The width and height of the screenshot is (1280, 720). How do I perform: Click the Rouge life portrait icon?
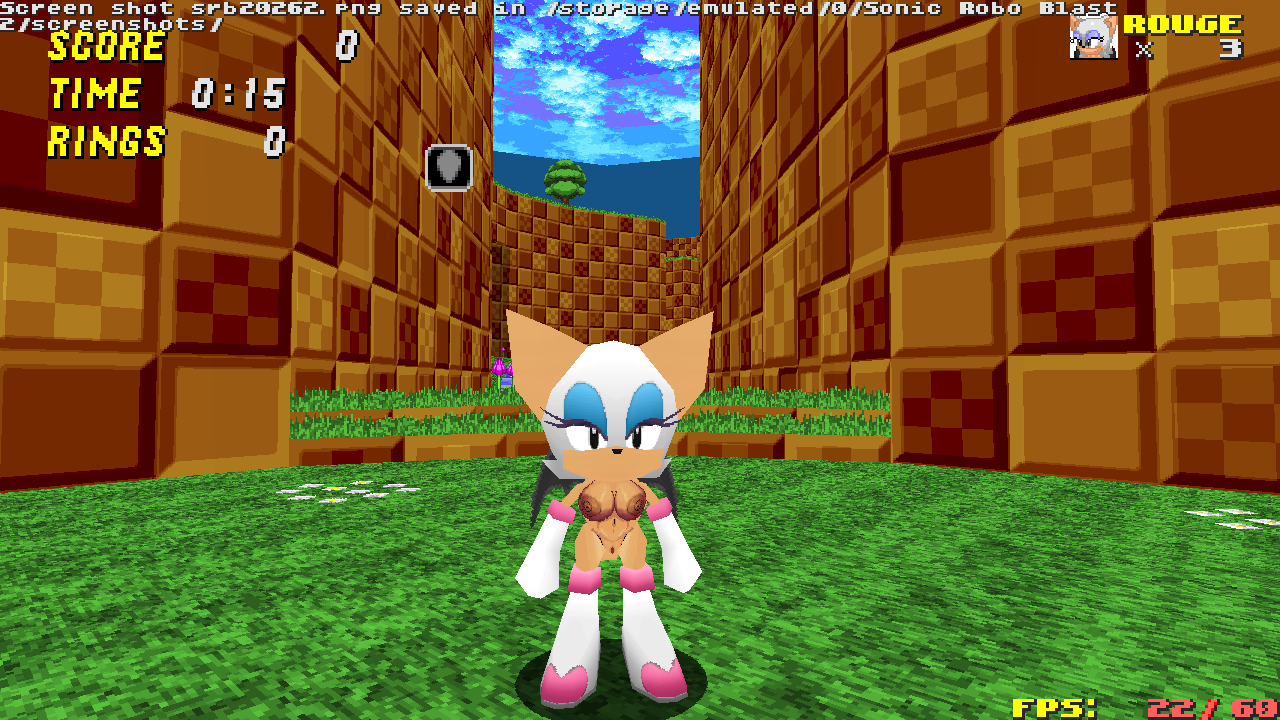click(x=1093, y=35)
